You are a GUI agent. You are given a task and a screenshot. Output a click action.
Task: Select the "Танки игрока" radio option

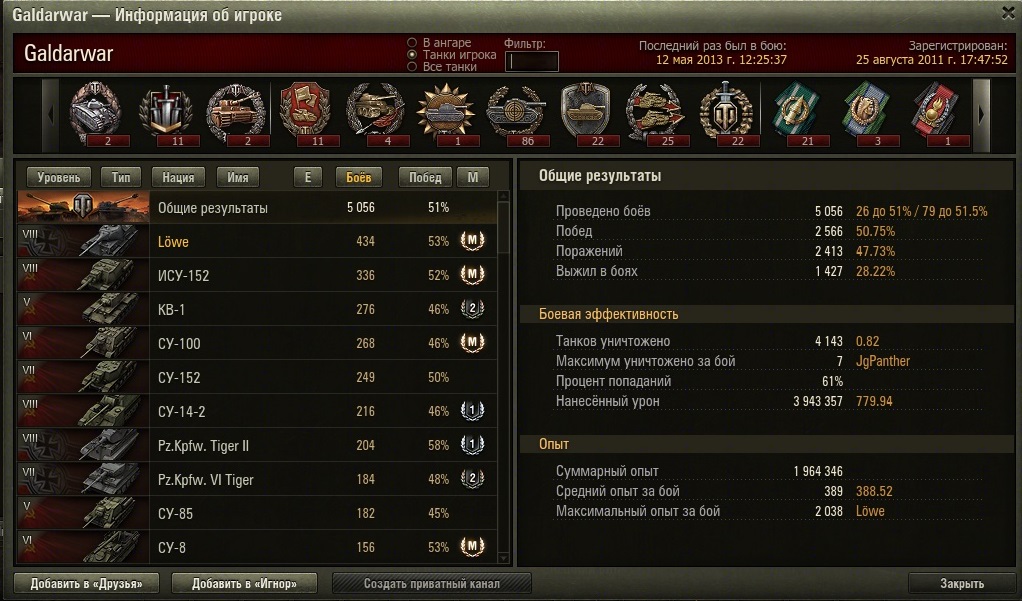[412, 55]
